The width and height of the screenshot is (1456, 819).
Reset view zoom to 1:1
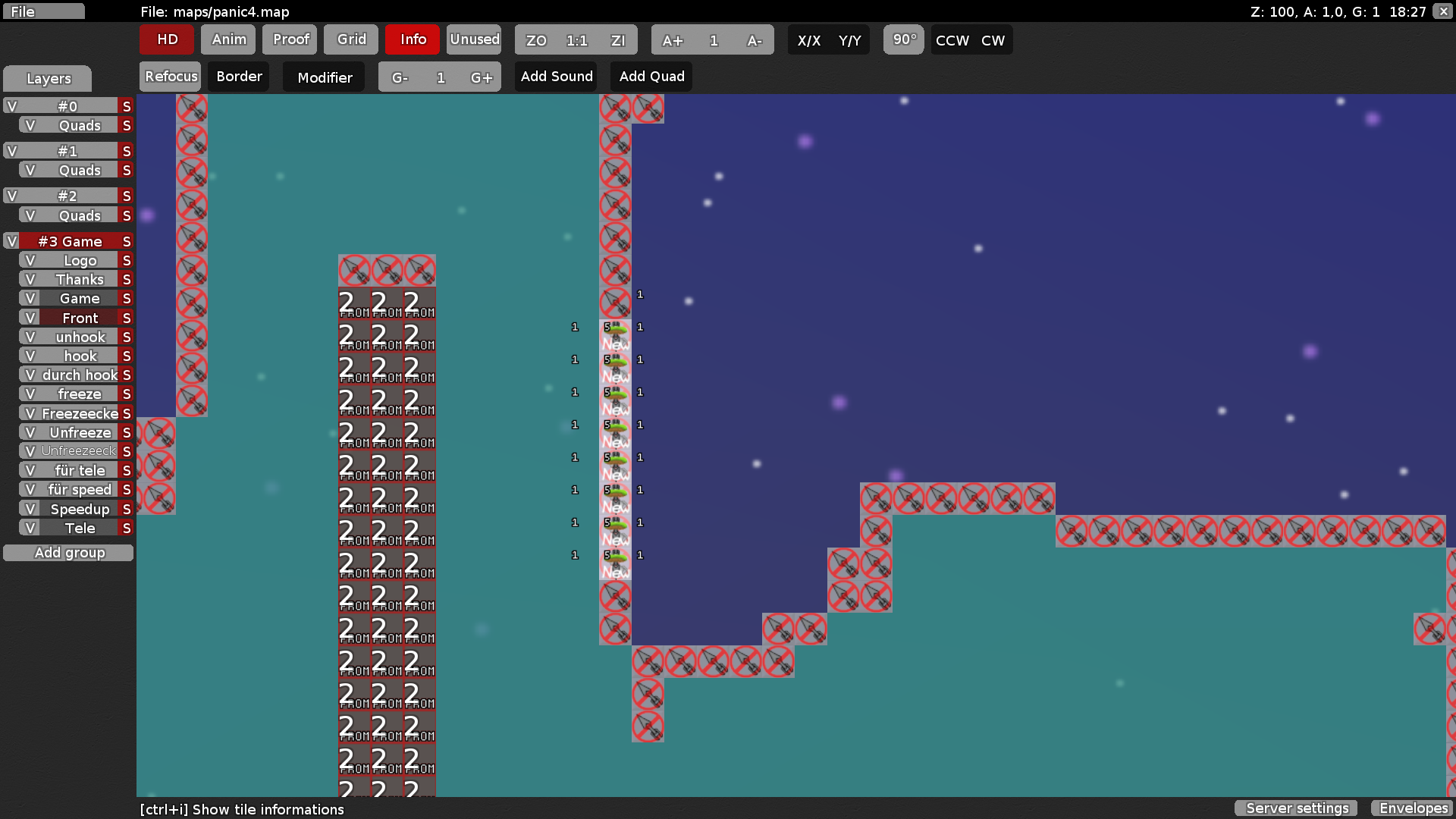pos(577,40)
